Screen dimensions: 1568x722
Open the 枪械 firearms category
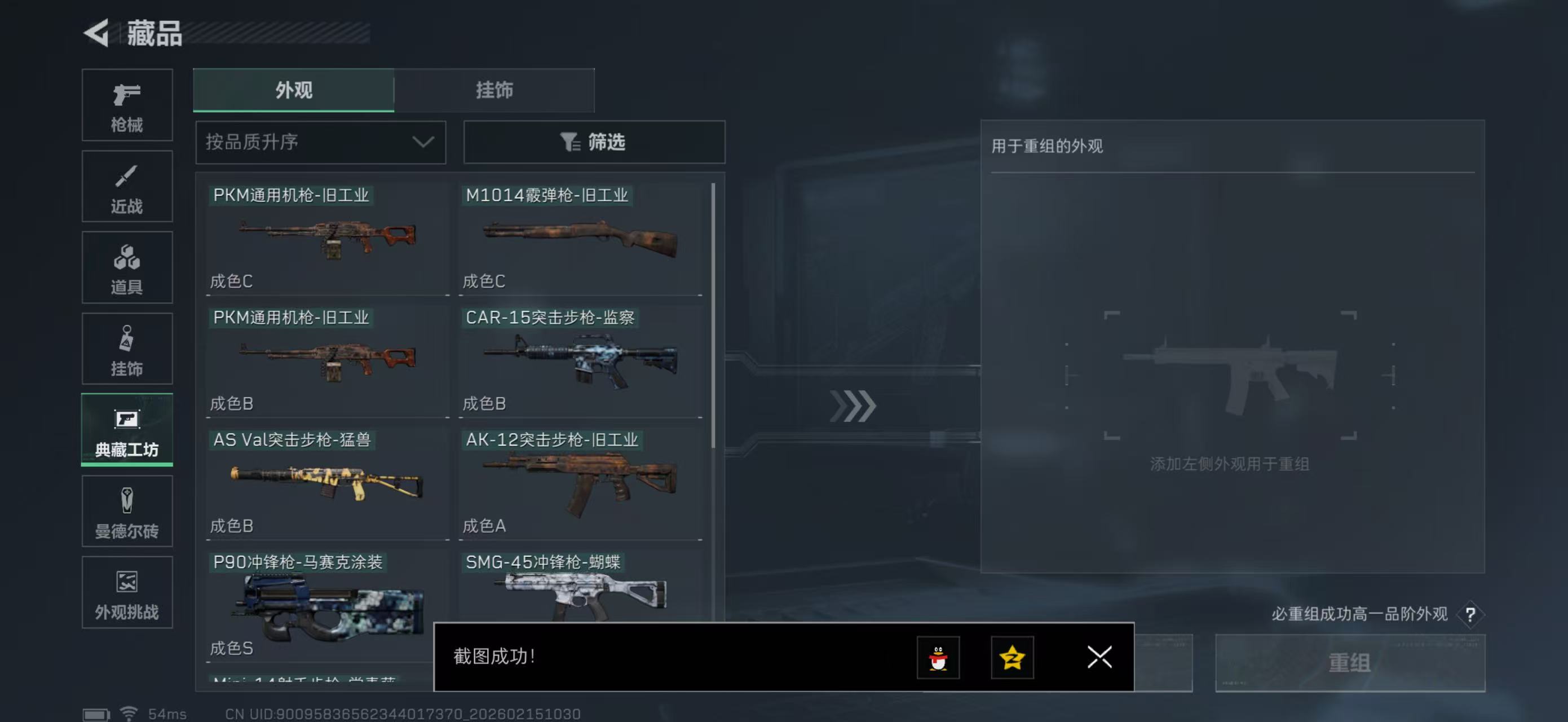coord(127,105)
